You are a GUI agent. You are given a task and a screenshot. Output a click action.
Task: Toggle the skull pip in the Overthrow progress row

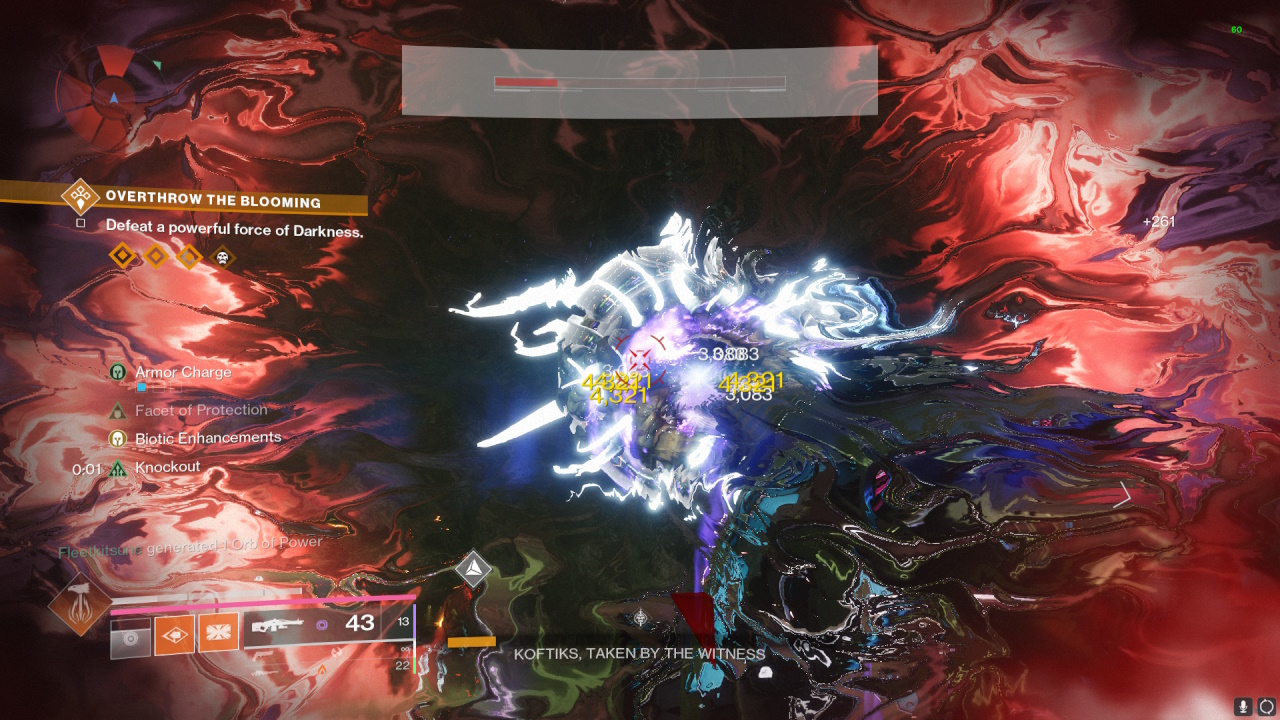[x=222, y=256]
